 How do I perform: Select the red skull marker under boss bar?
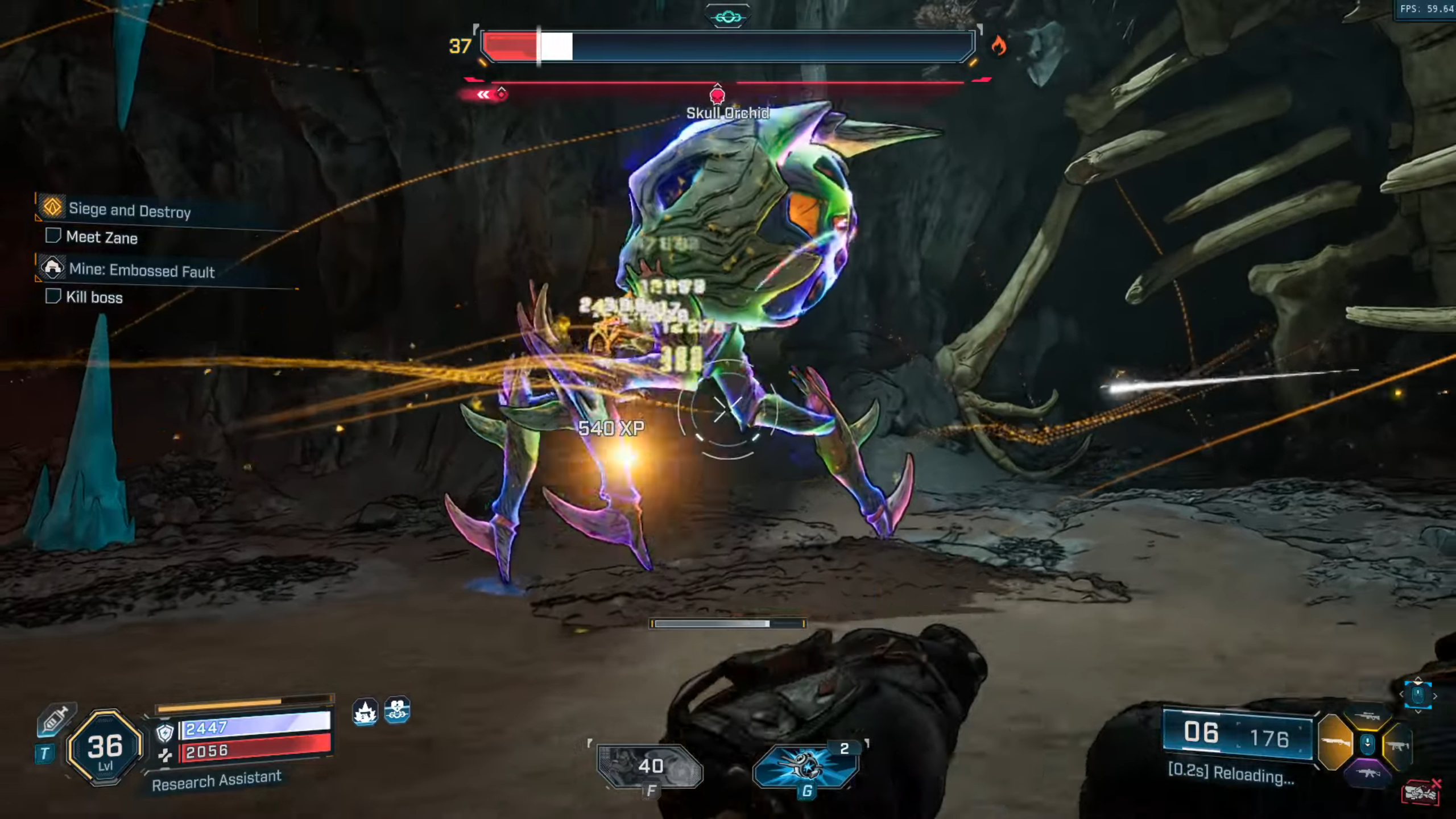coord(717,94)
